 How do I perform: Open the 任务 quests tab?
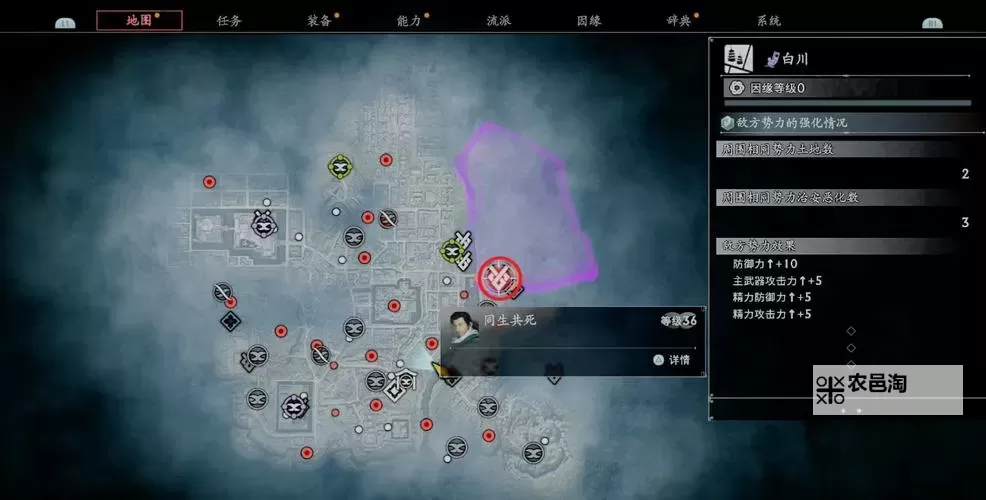point(229,20)
